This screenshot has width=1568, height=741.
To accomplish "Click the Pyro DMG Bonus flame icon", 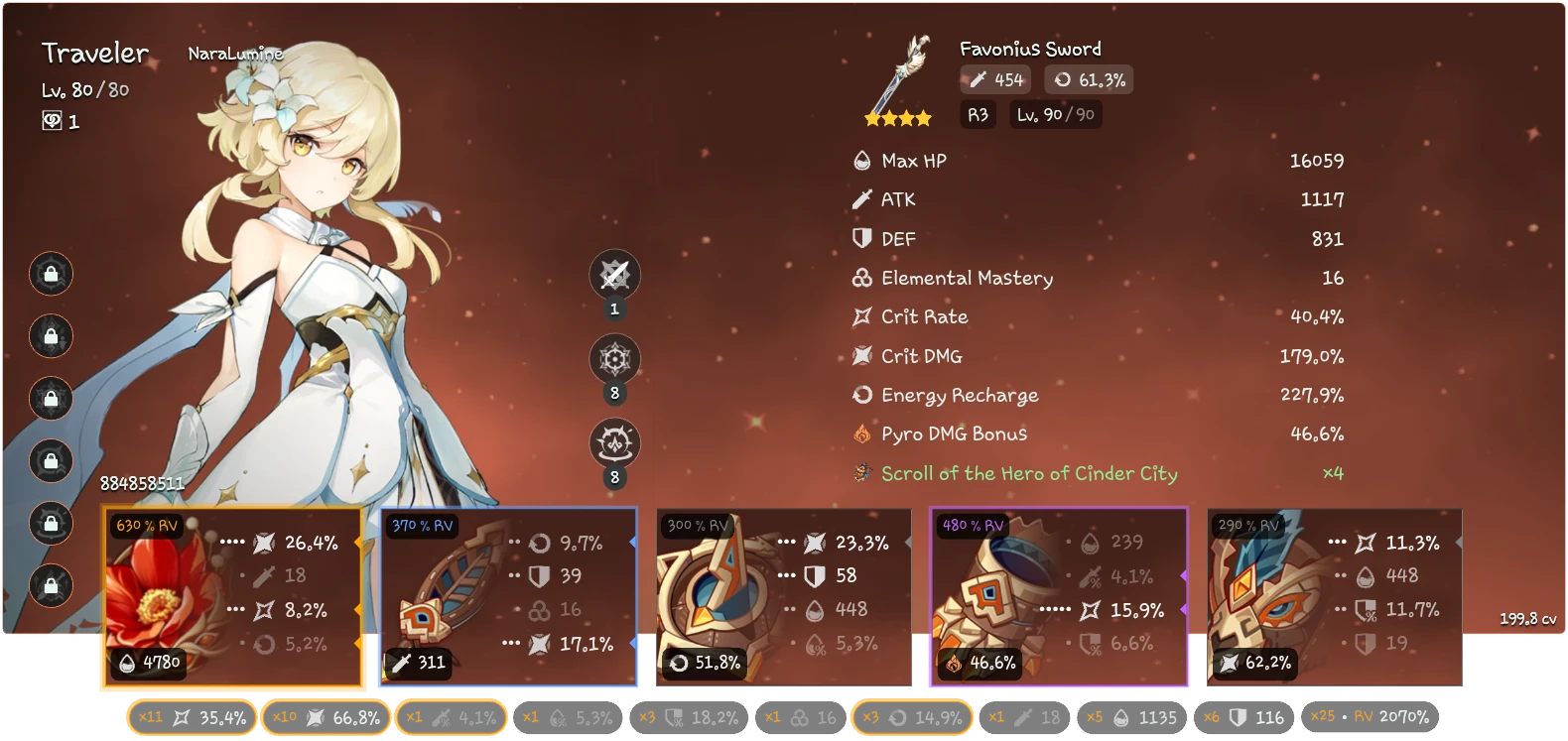I will pos(859,433).
